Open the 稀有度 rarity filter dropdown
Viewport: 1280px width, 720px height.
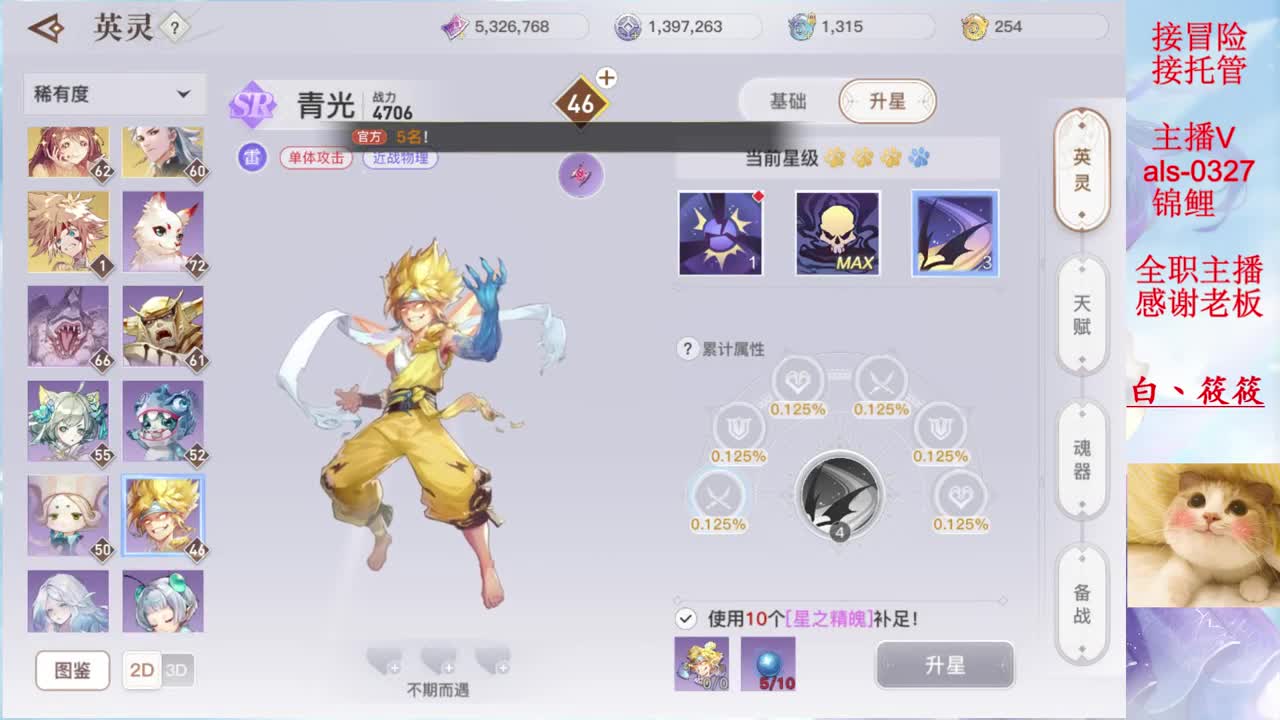click(114, 93)
